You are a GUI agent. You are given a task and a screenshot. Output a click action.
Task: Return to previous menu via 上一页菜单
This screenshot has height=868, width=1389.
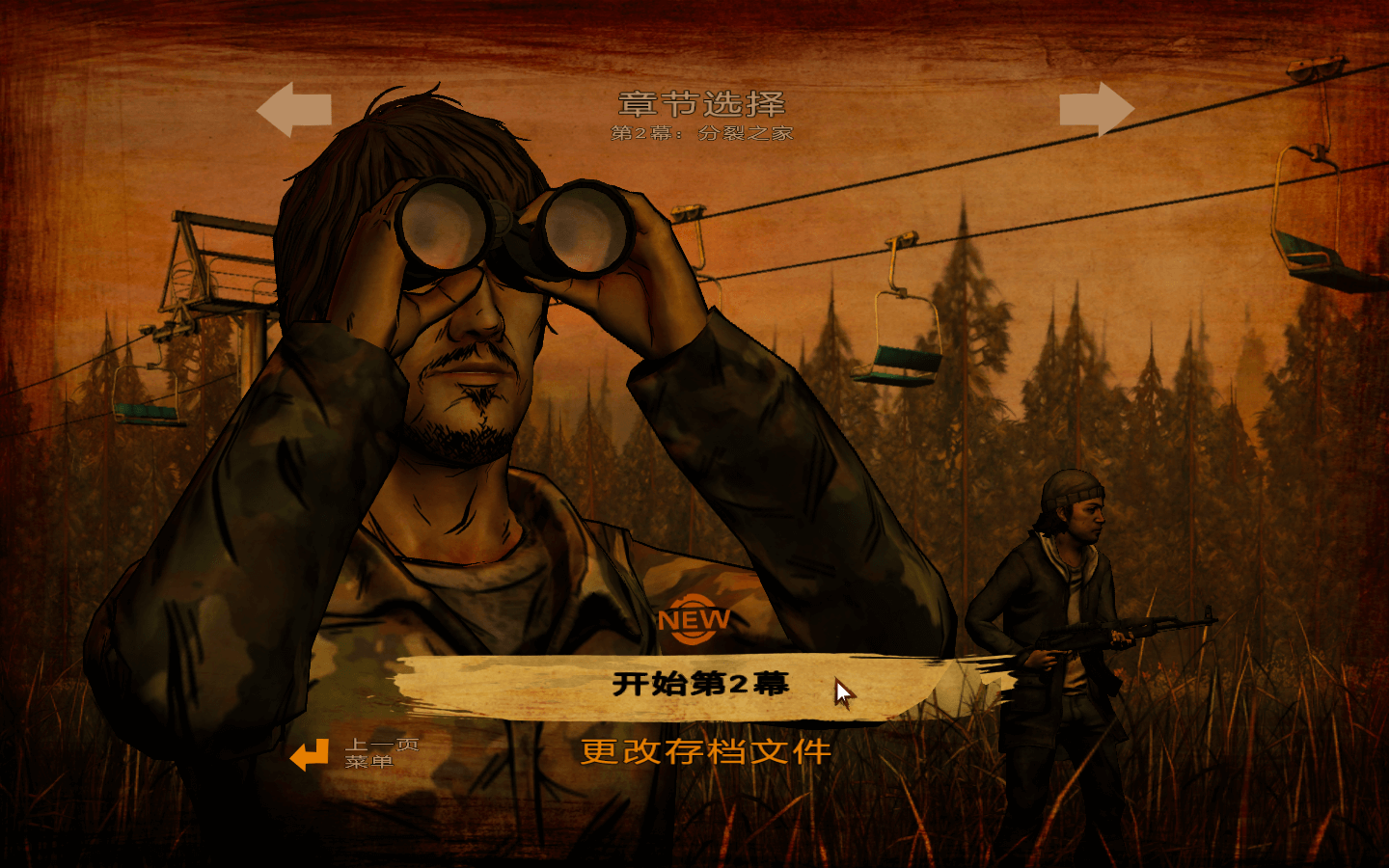click(x=353, y=753)
